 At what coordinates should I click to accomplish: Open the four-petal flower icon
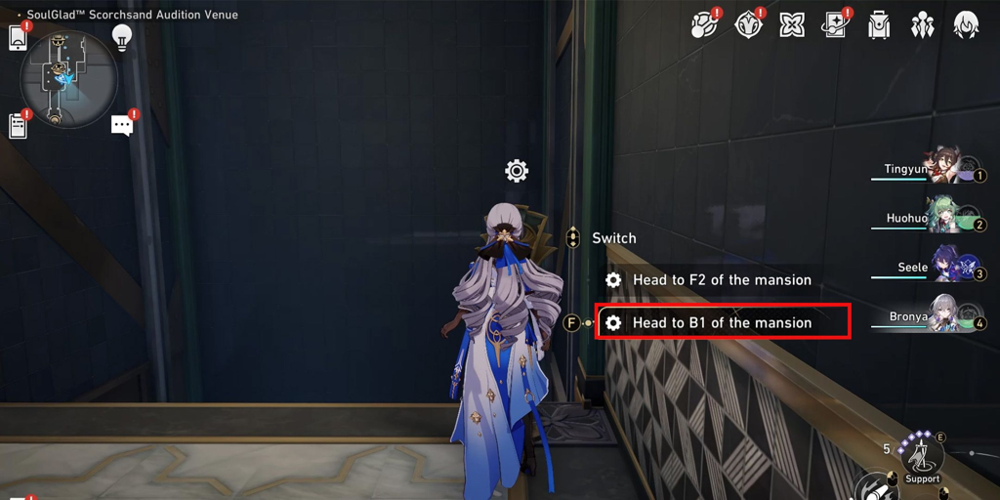coord(792,25)
